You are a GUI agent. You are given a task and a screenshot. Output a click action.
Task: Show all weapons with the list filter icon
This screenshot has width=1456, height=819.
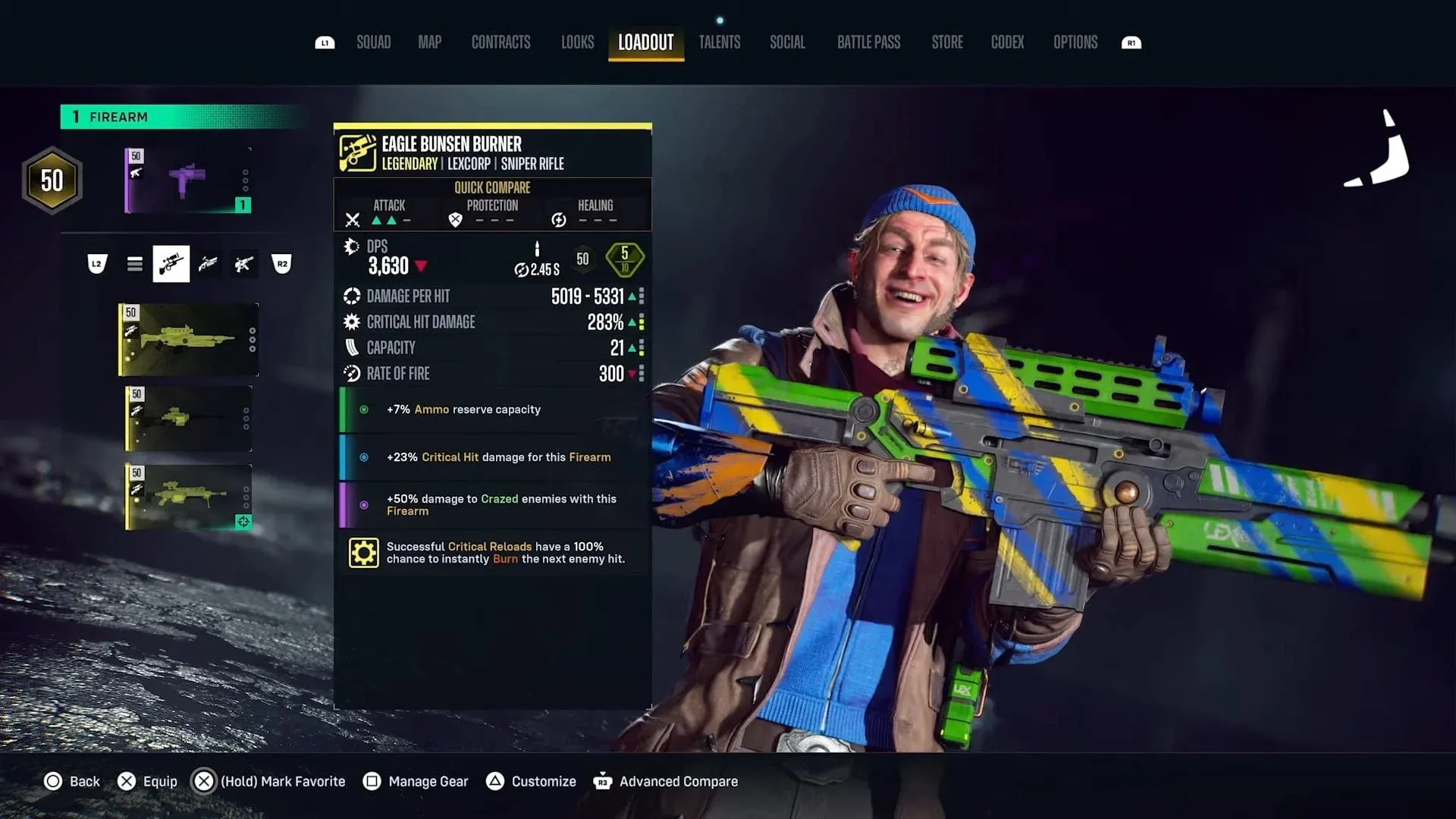click(135, 264)
